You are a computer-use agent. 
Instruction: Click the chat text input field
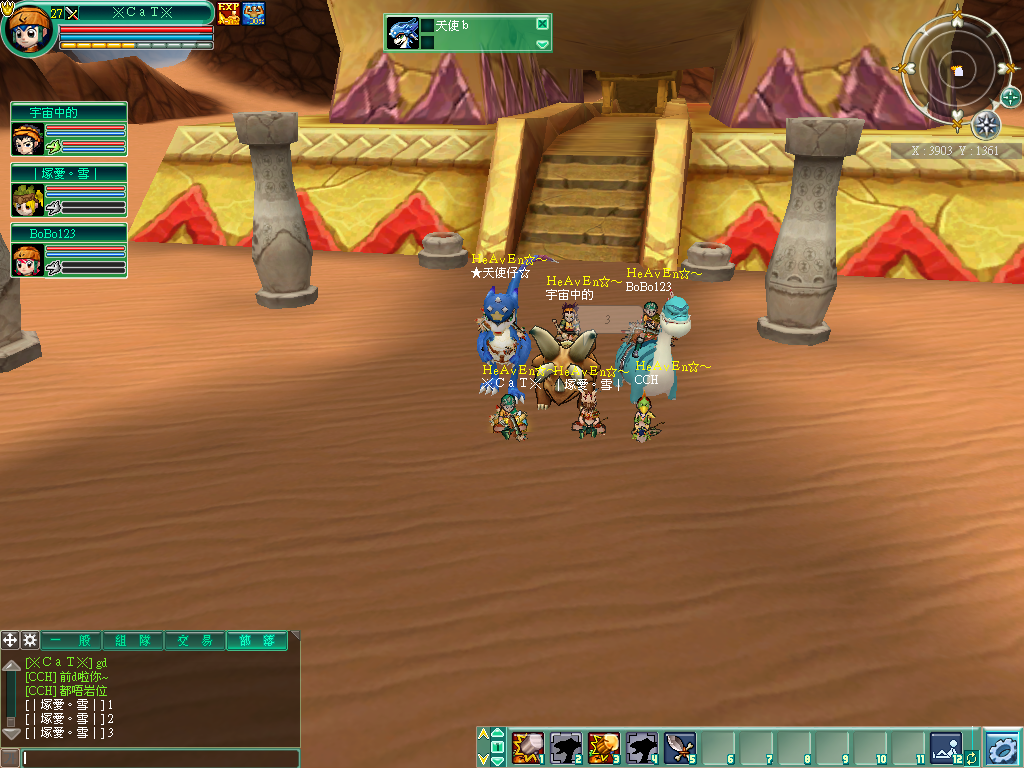tap(160, 758)
